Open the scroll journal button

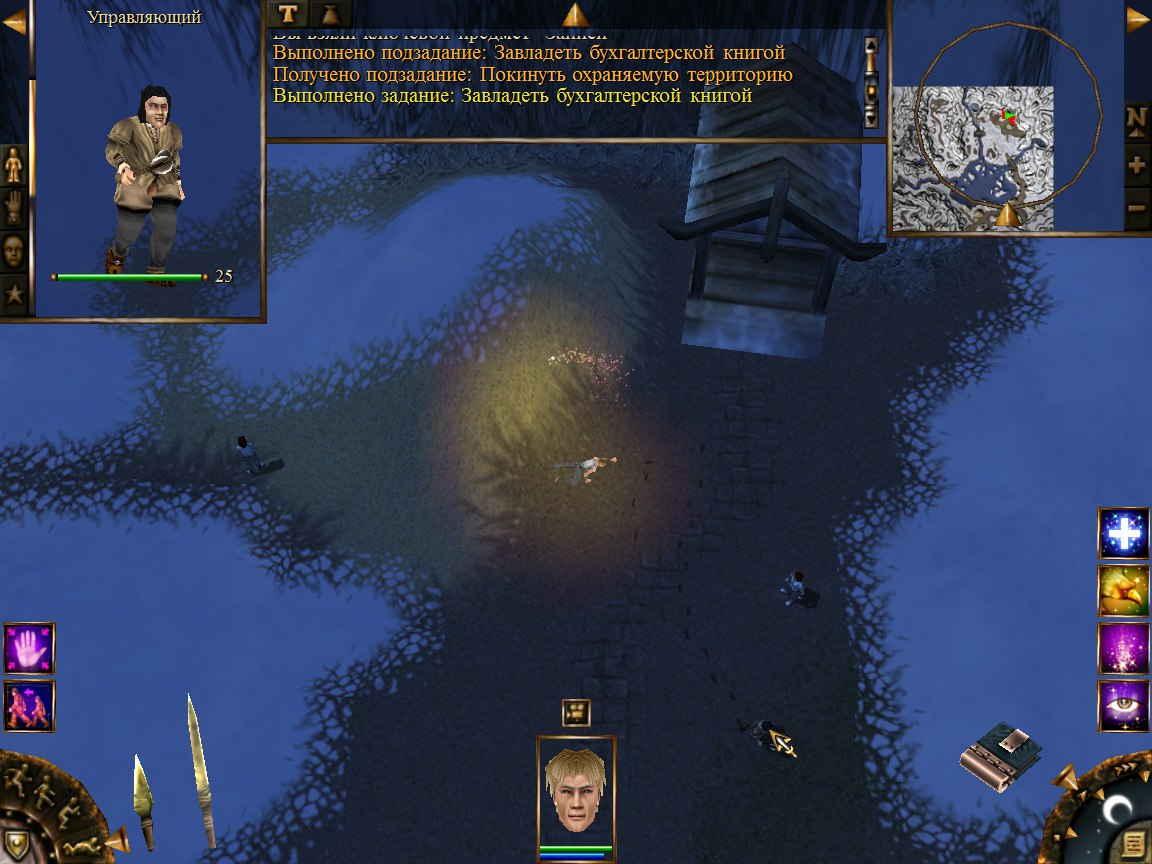[1134, 845]
